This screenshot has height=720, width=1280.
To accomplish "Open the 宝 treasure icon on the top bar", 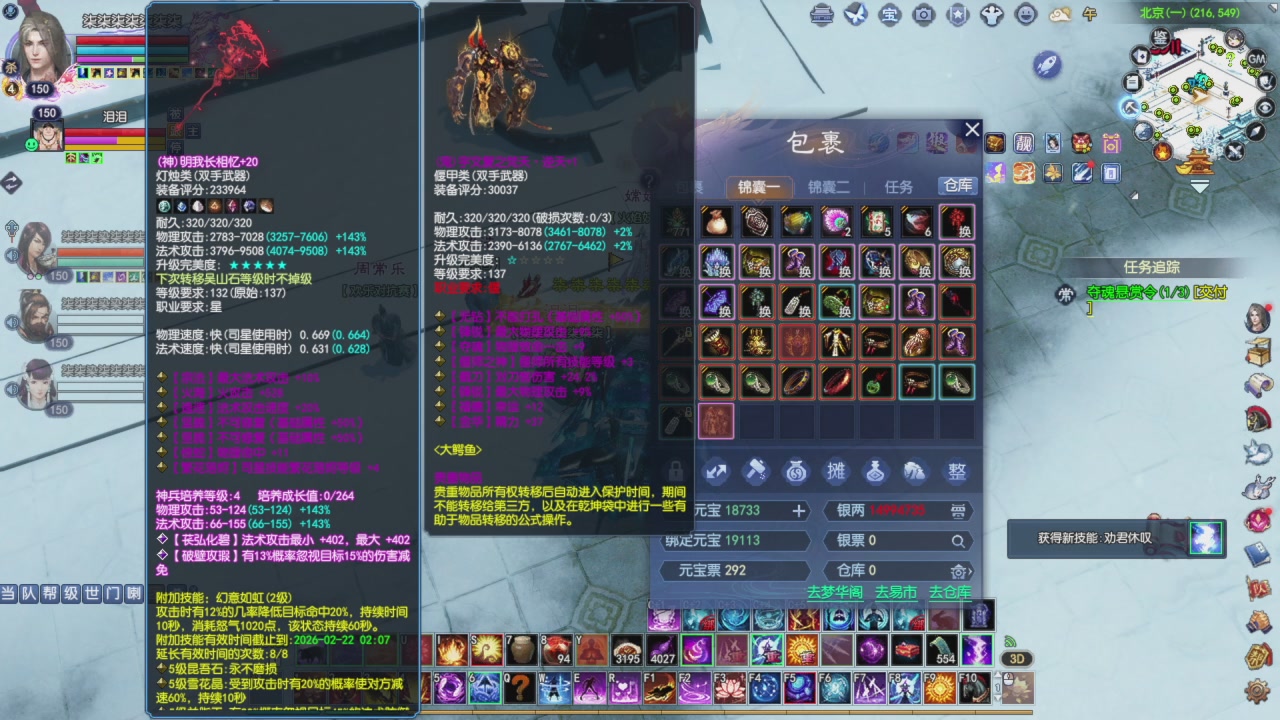I will click(890, 15).
